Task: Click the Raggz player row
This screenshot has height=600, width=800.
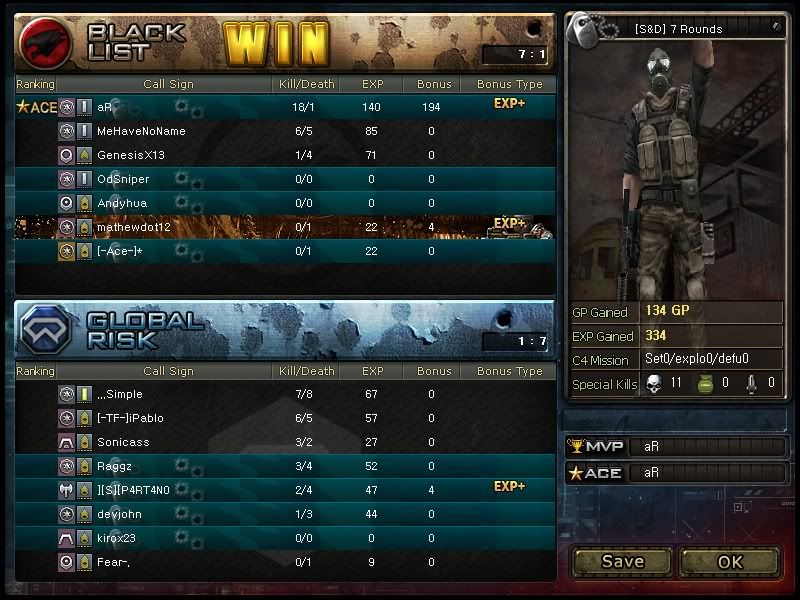Action: [115, 466]
